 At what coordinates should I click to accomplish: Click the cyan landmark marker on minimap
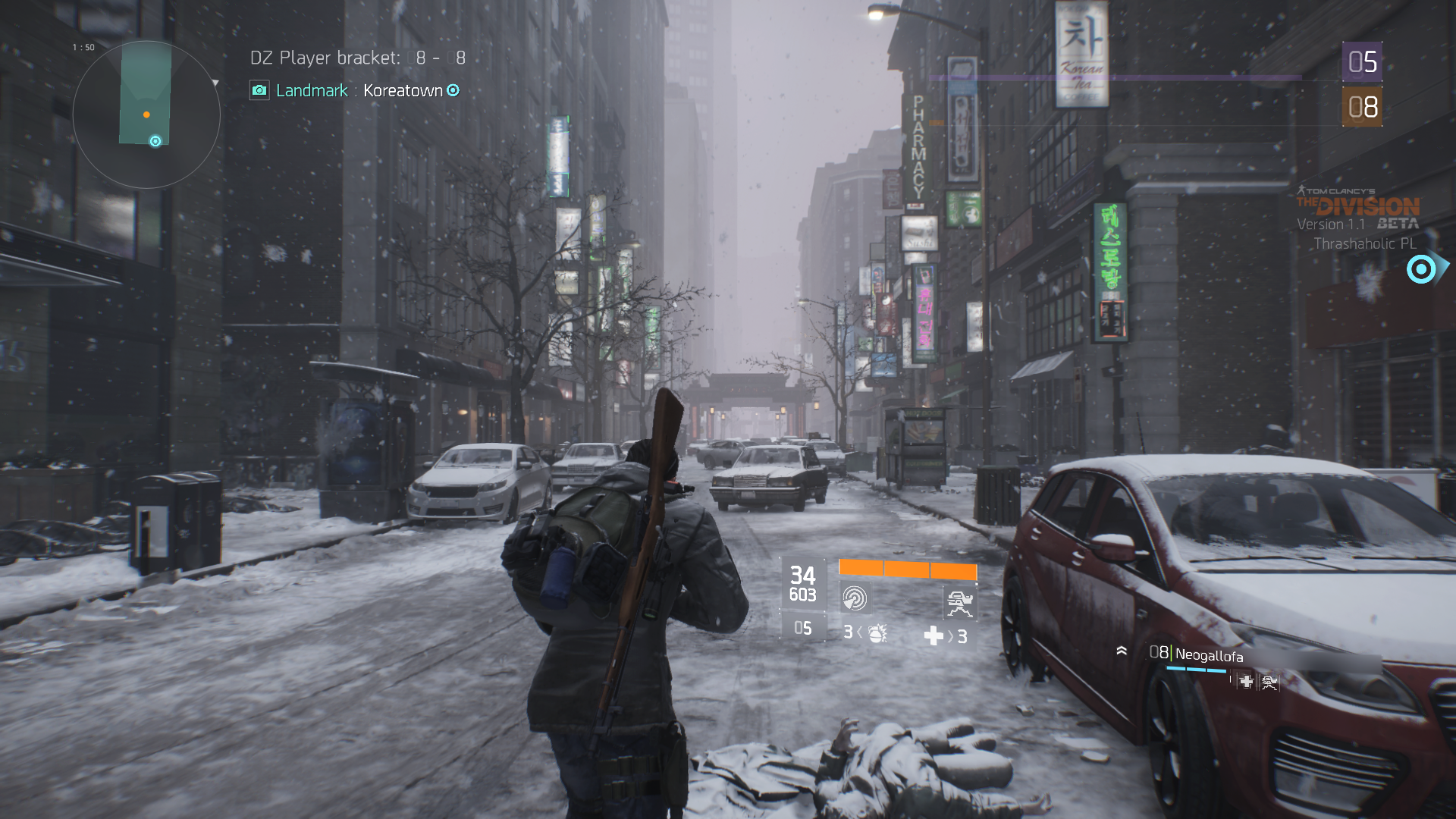click(x=155, y=141)
